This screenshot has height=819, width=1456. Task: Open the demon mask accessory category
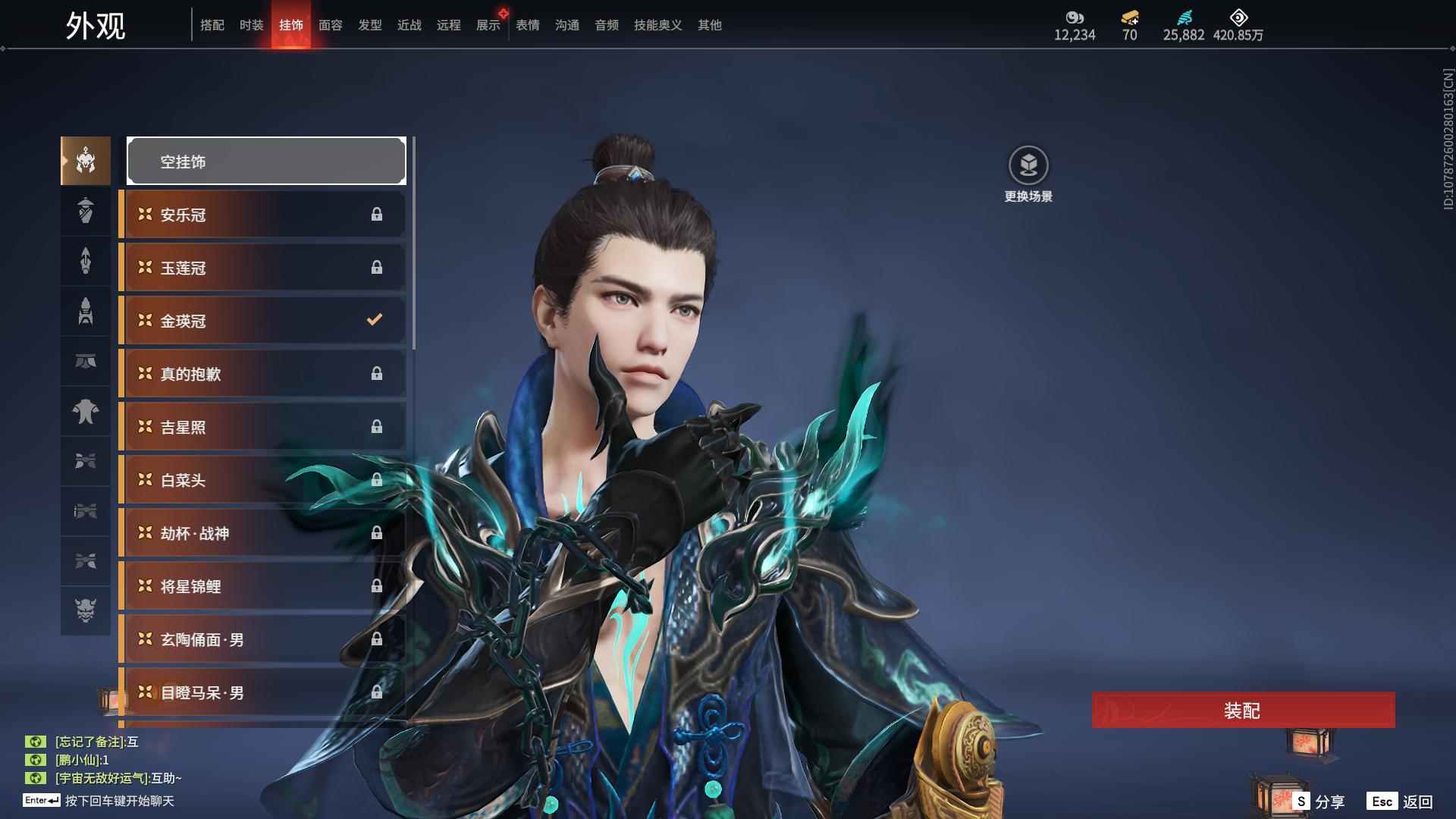(86, 610)
